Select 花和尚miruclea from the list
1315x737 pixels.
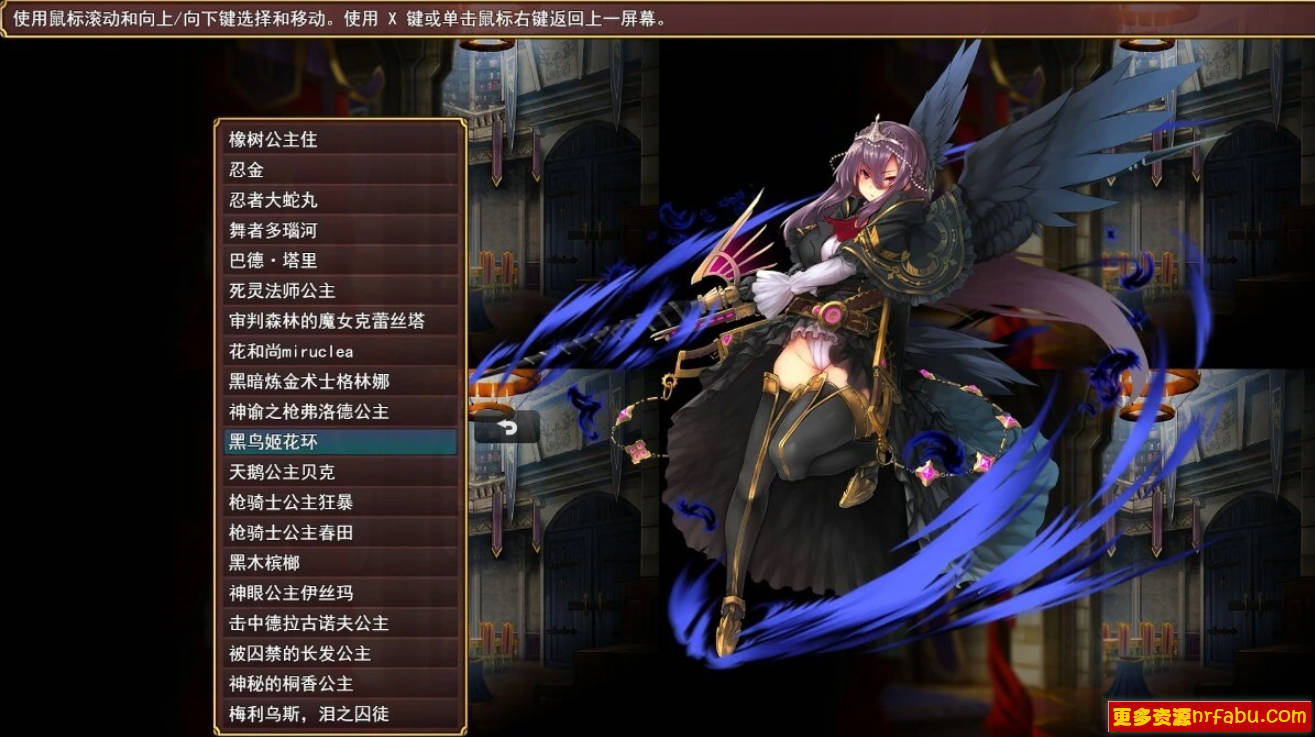300,351
